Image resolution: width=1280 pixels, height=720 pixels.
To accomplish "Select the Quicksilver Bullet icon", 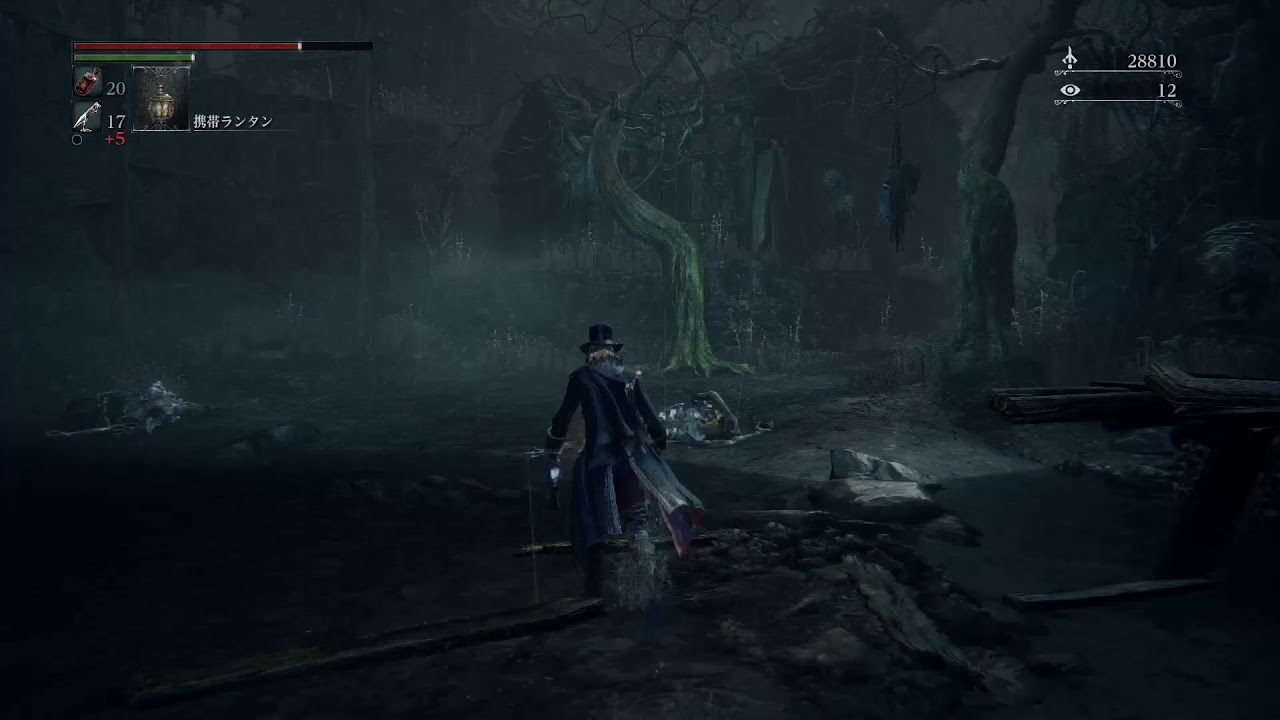I will (x=87, y=117).
